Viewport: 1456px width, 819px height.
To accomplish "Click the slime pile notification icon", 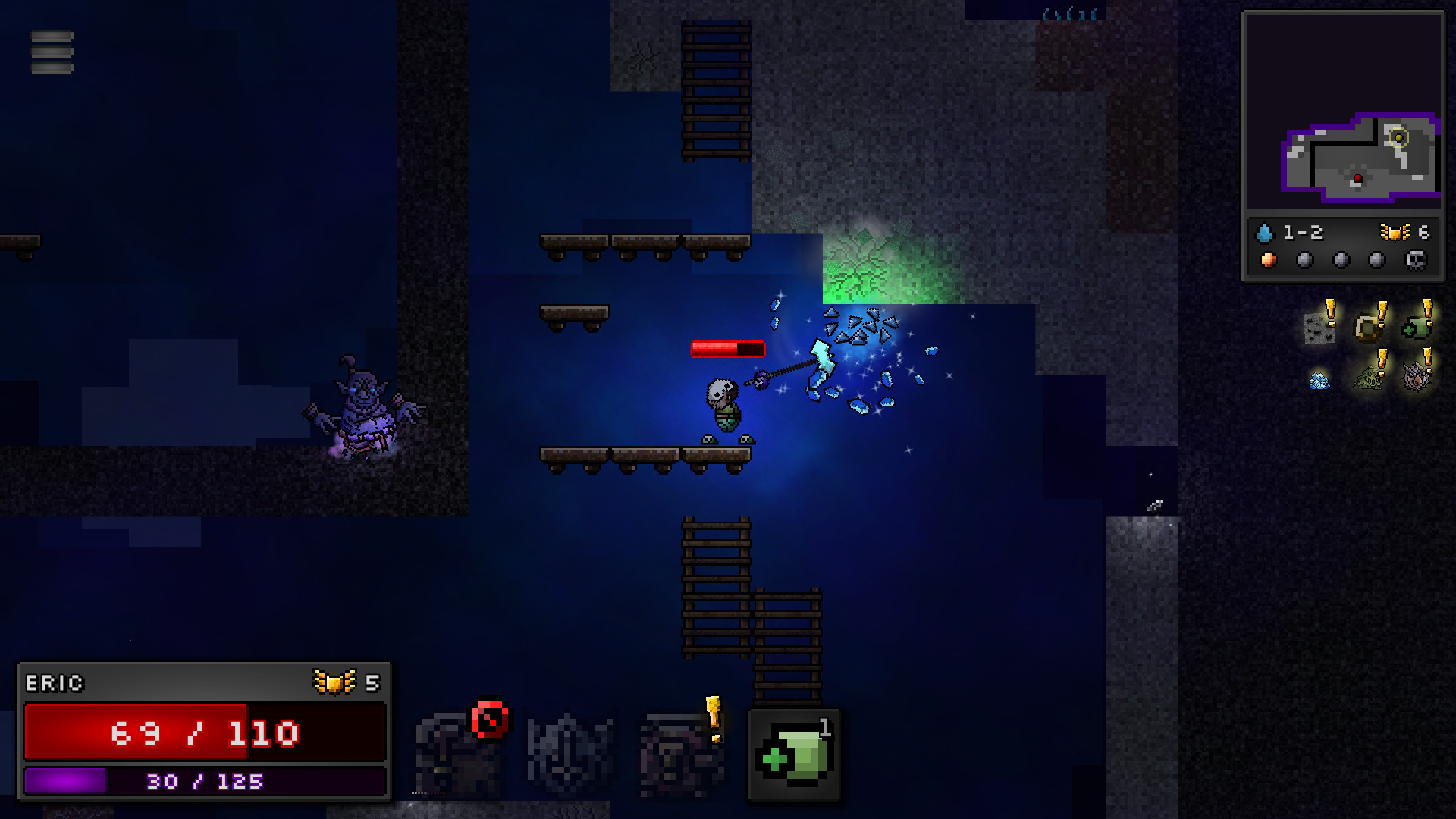I will click(x=1370, y=377).
